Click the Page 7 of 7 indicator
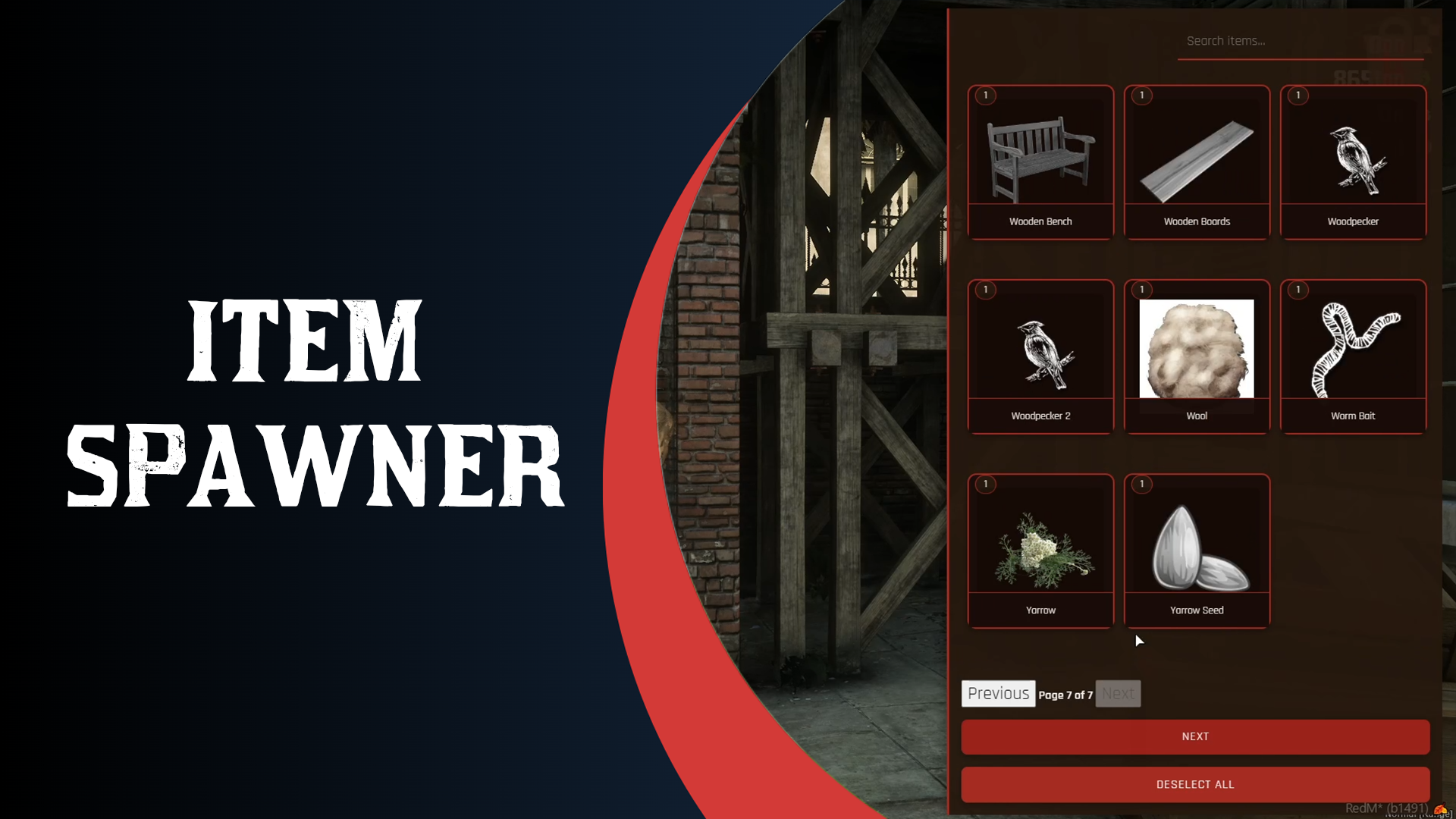1456x819 pixels. [x=1065, y=694]
